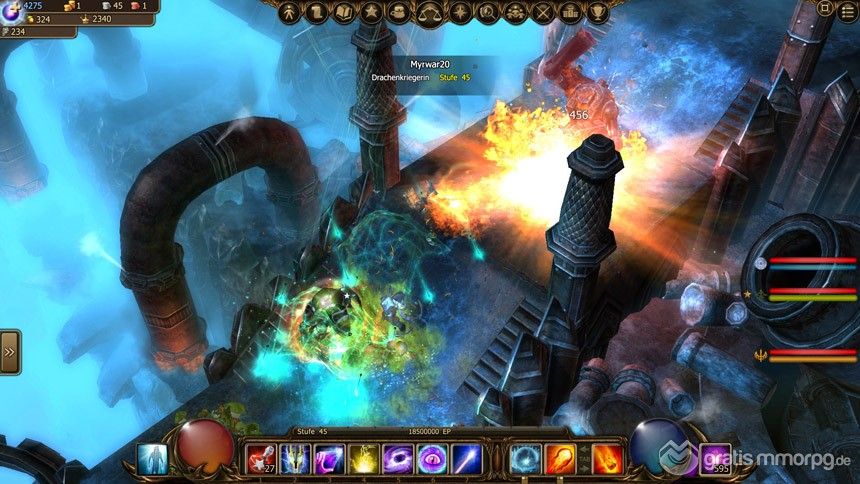Open the quest scroll icon

pyautogui.click(x=316, y=13)
